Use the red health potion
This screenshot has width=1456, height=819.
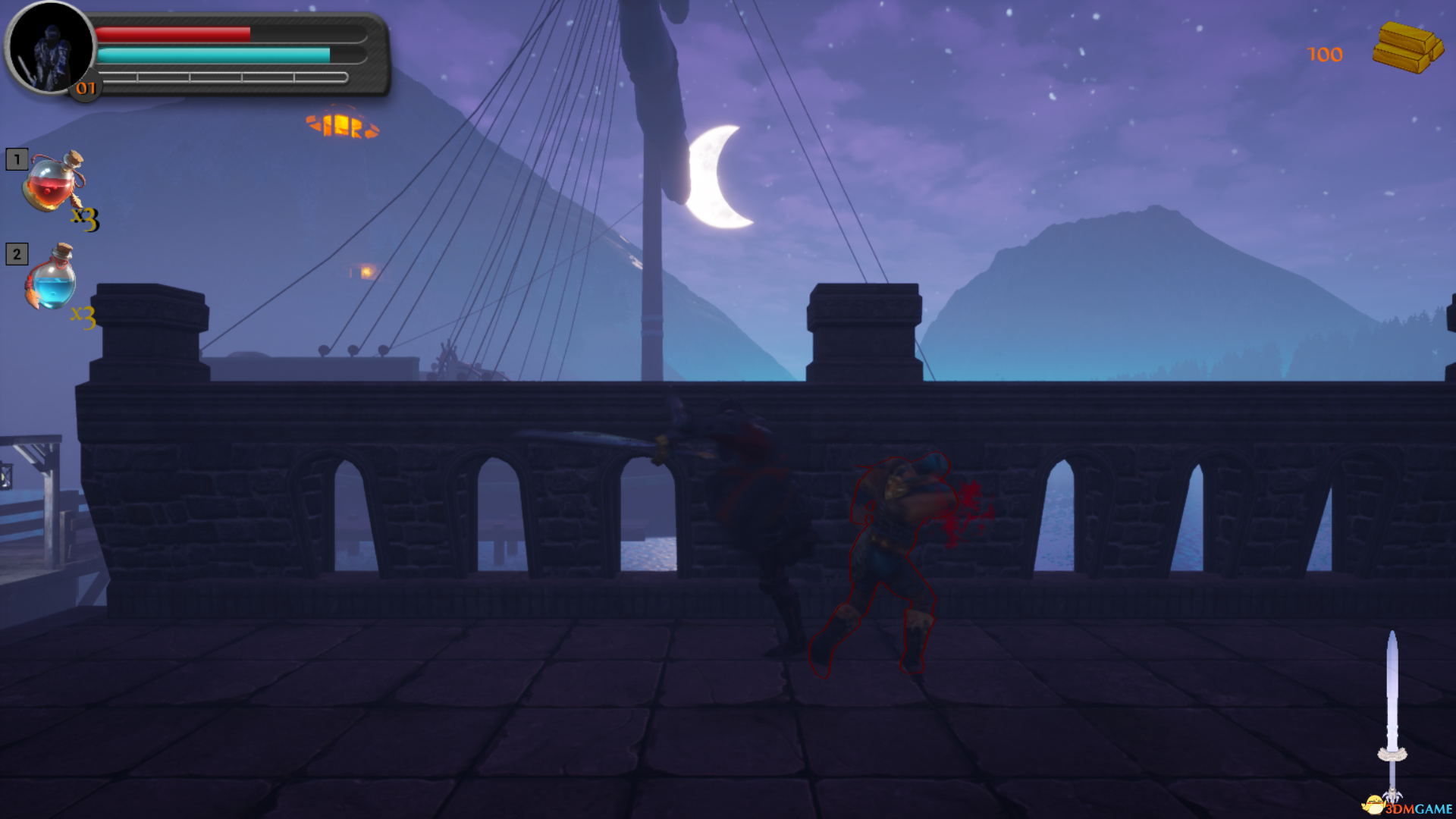coord(53,184)
